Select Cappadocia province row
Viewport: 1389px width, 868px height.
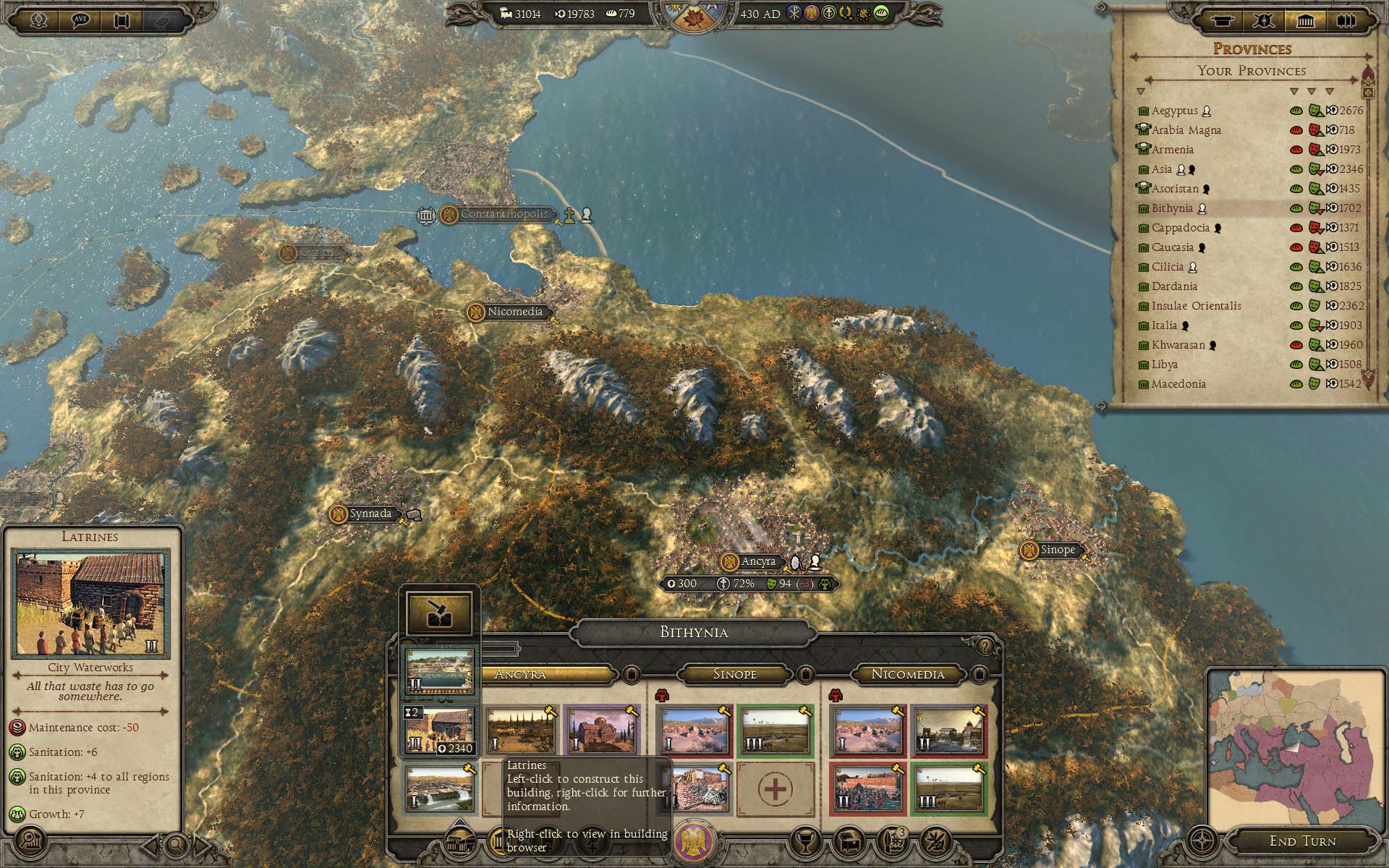[x=1180, y=228]
